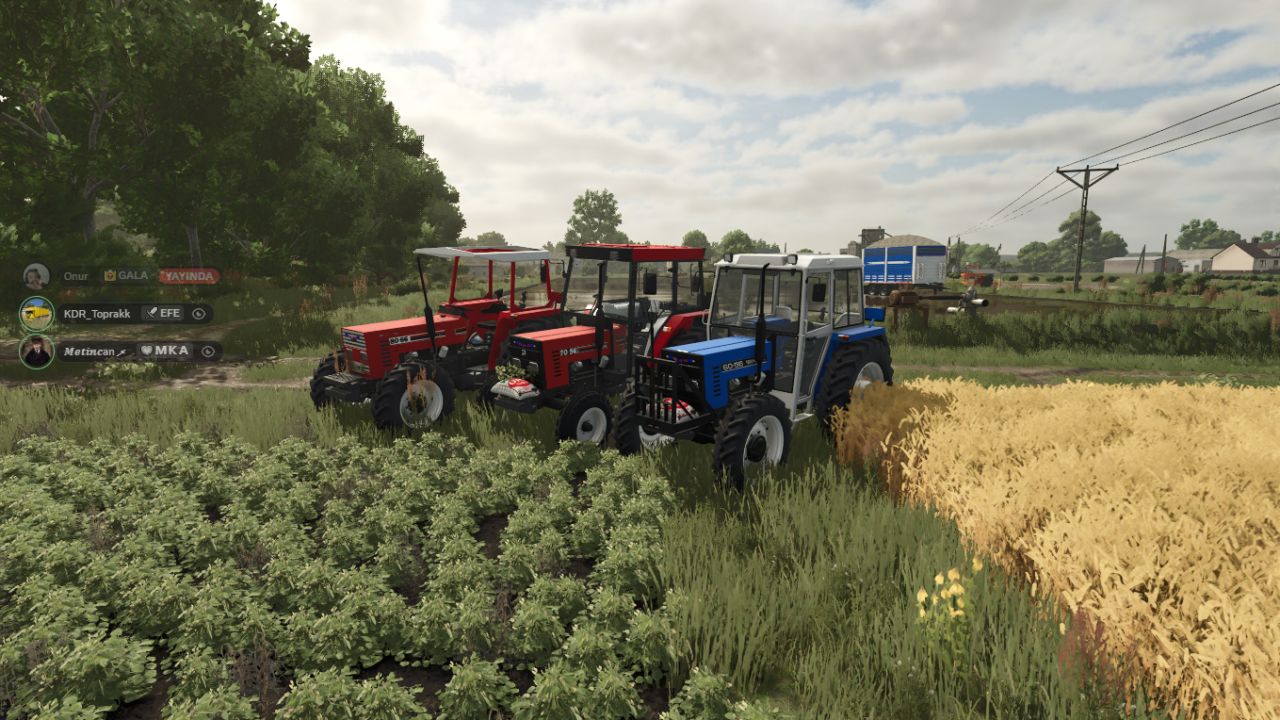Click the clock icon beside the EFE badge
The image size is (1280, 720).
click(x=199, y=313)
